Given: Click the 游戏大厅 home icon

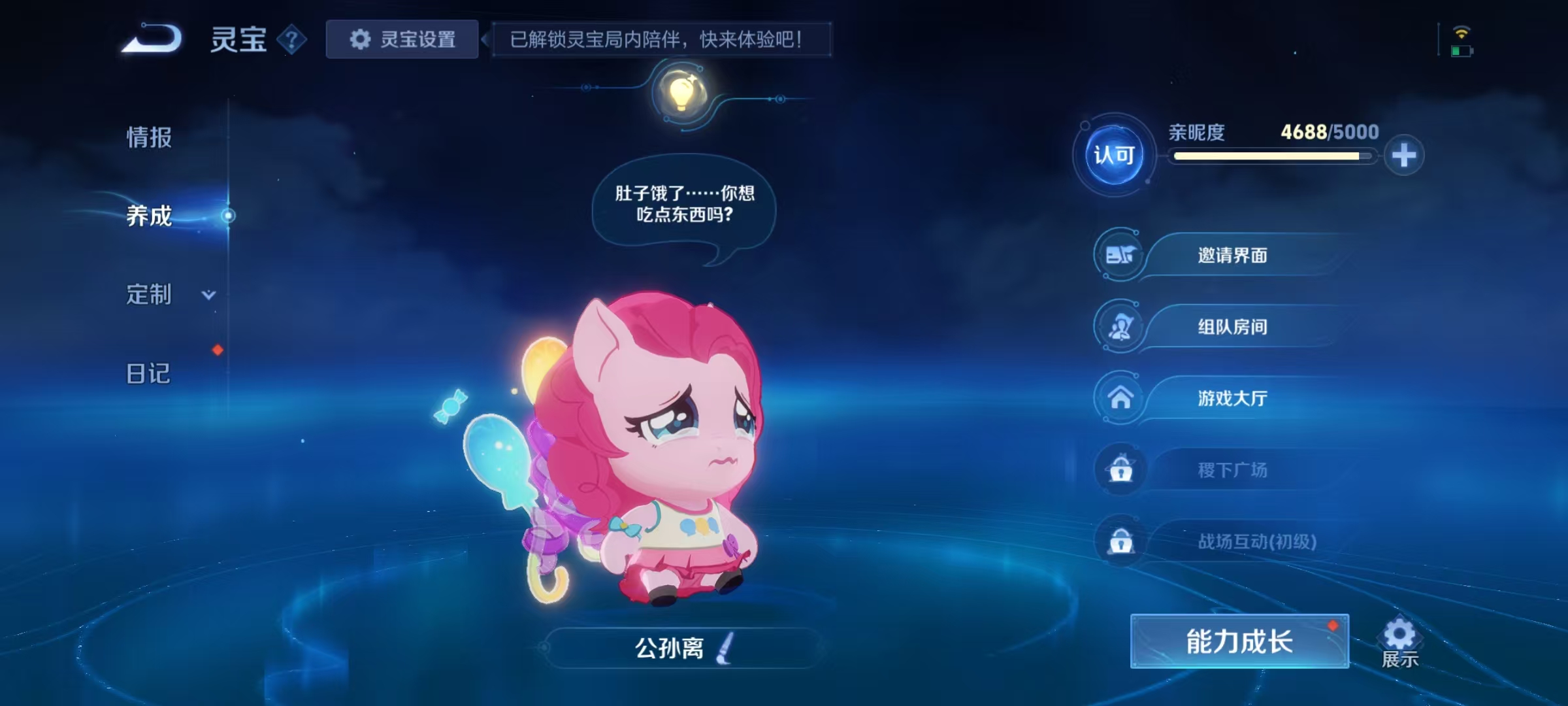Looking at the screenshot, I should point(1120,399).
